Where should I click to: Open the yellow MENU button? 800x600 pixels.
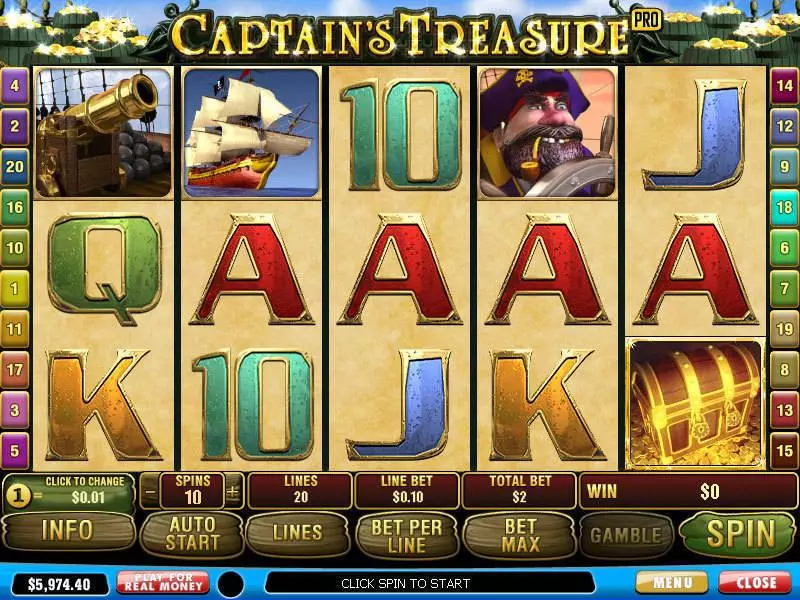coord(671,582)
